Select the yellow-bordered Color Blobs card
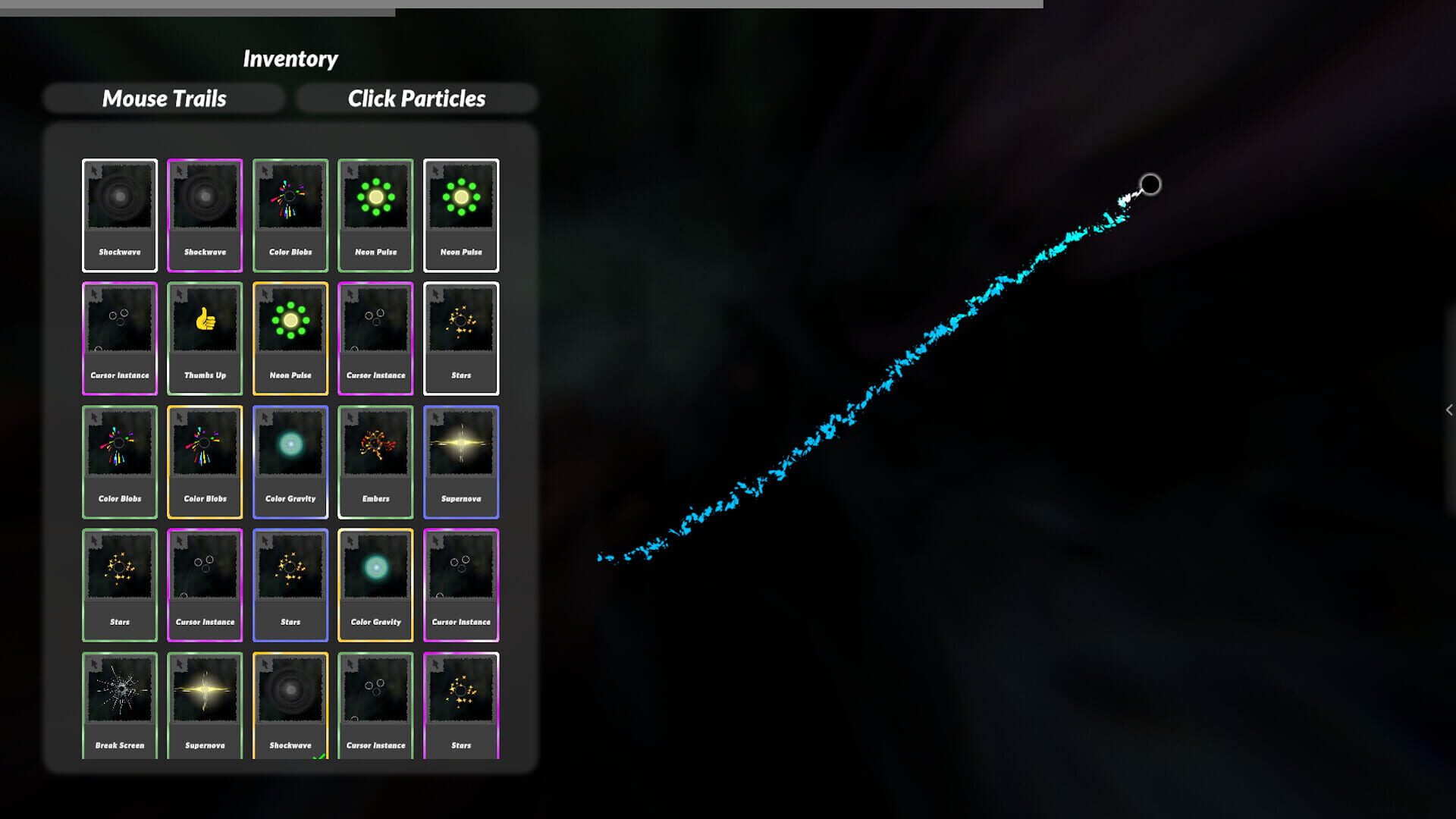The height and width of the screenshot is (819, 1456). point(205,461)
